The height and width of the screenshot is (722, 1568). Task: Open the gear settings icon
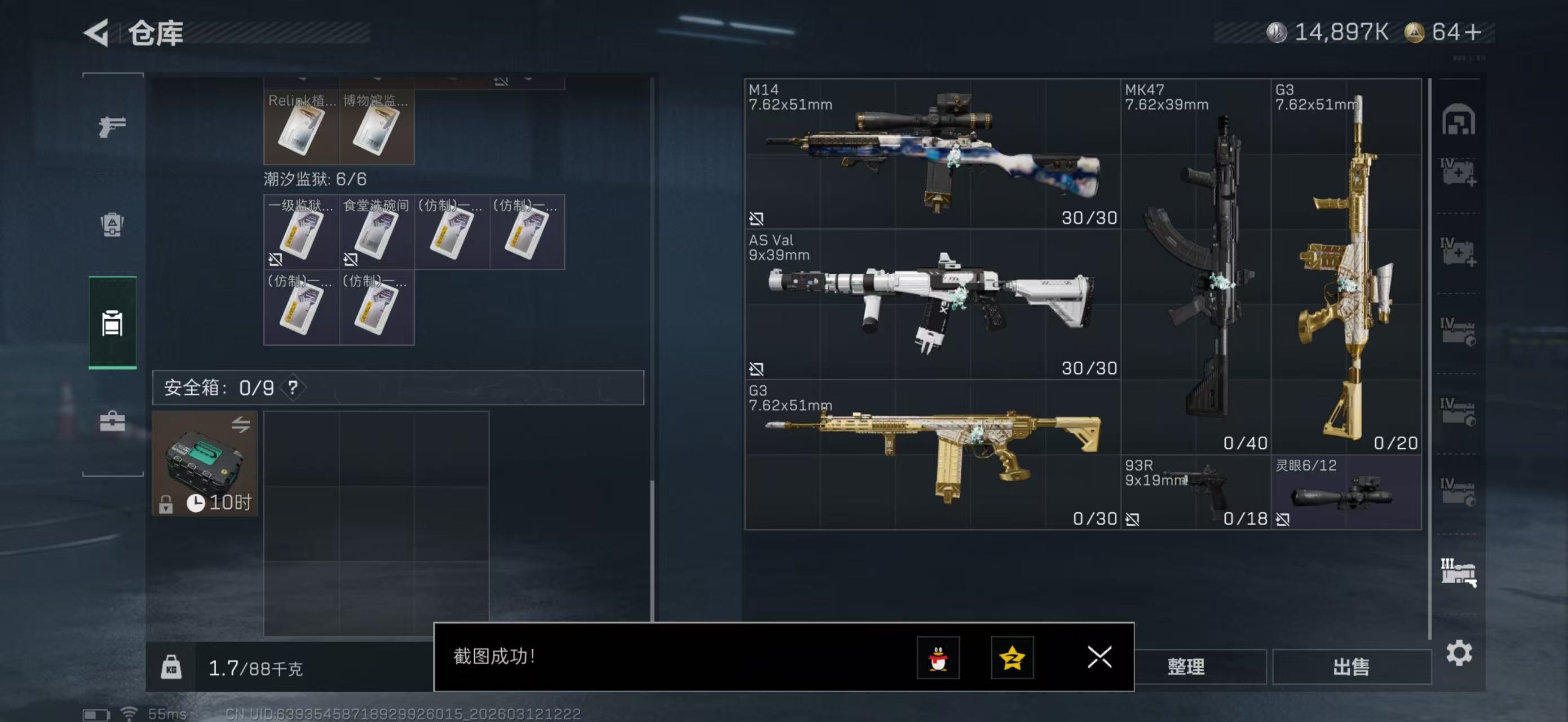1459,653
